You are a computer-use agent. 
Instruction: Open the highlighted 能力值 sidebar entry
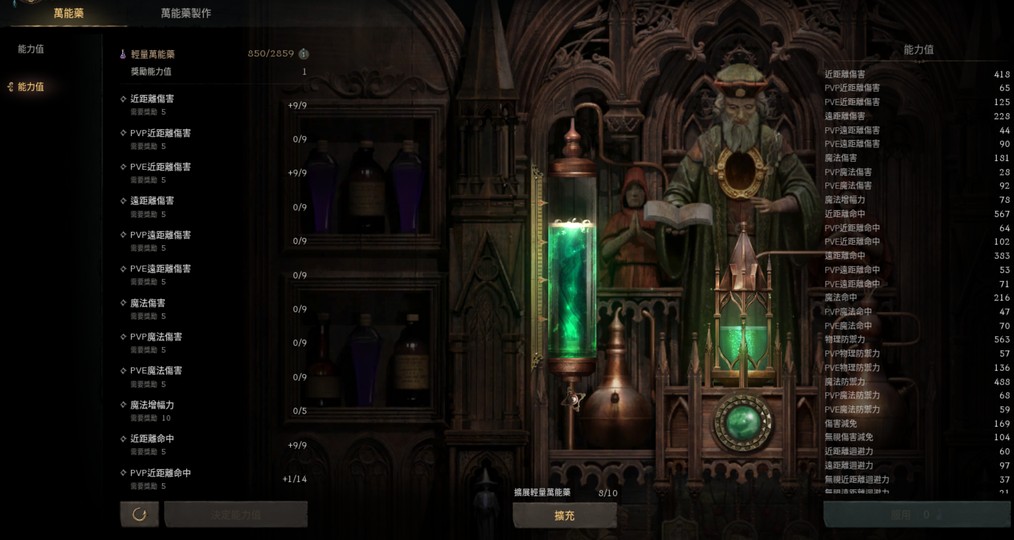point(30,87)
